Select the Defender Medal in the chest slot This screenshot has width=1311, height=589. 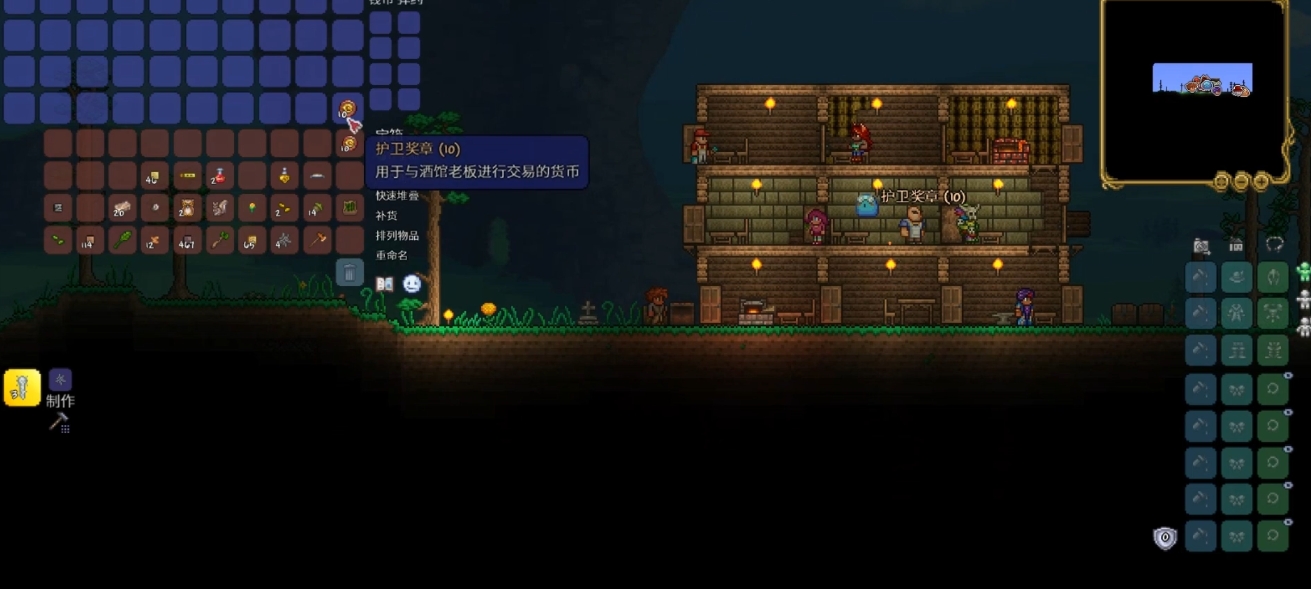pos(348,144)
